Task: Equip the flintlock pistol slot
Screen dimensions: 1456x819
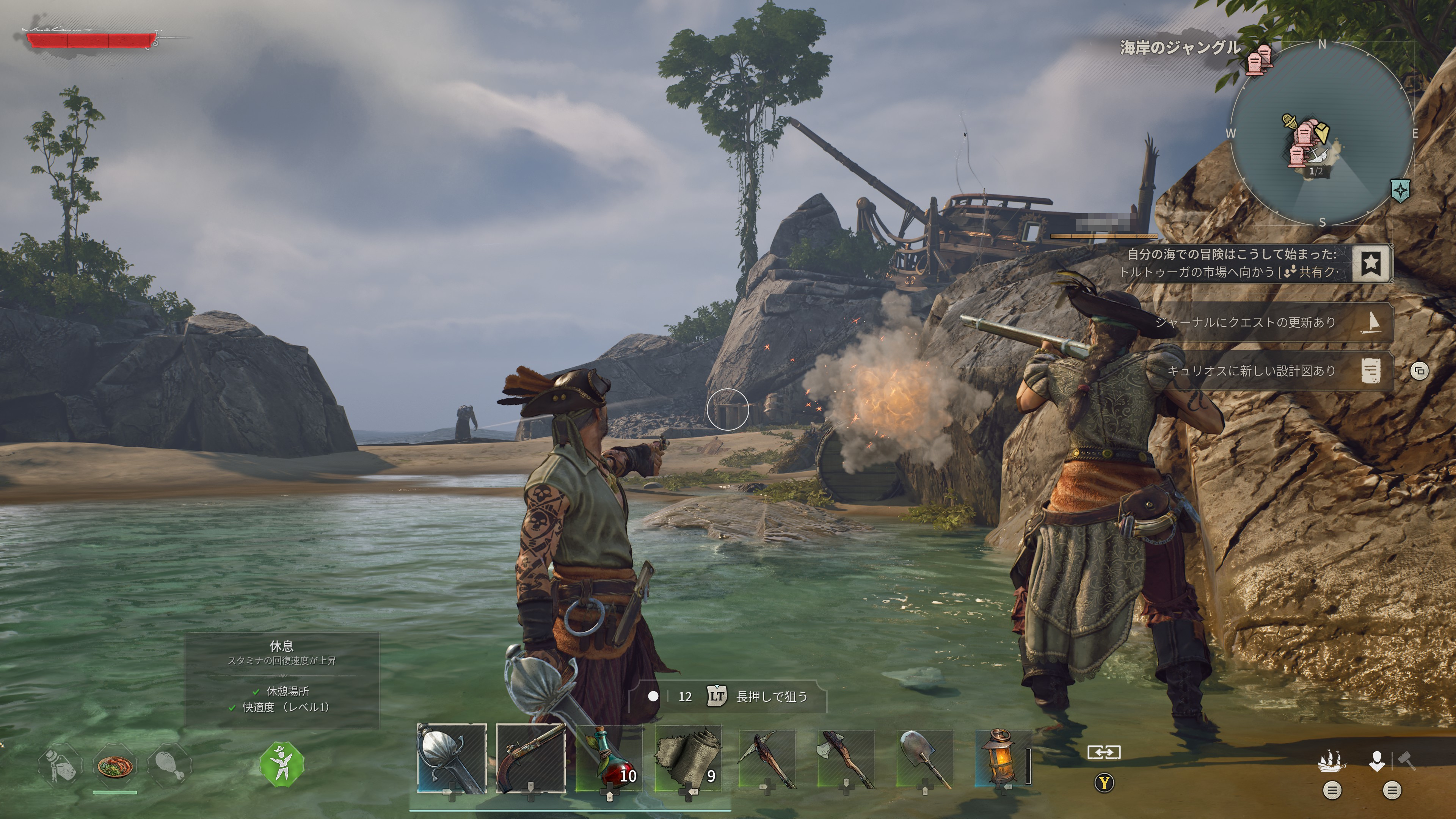Action: coord(530,758)
